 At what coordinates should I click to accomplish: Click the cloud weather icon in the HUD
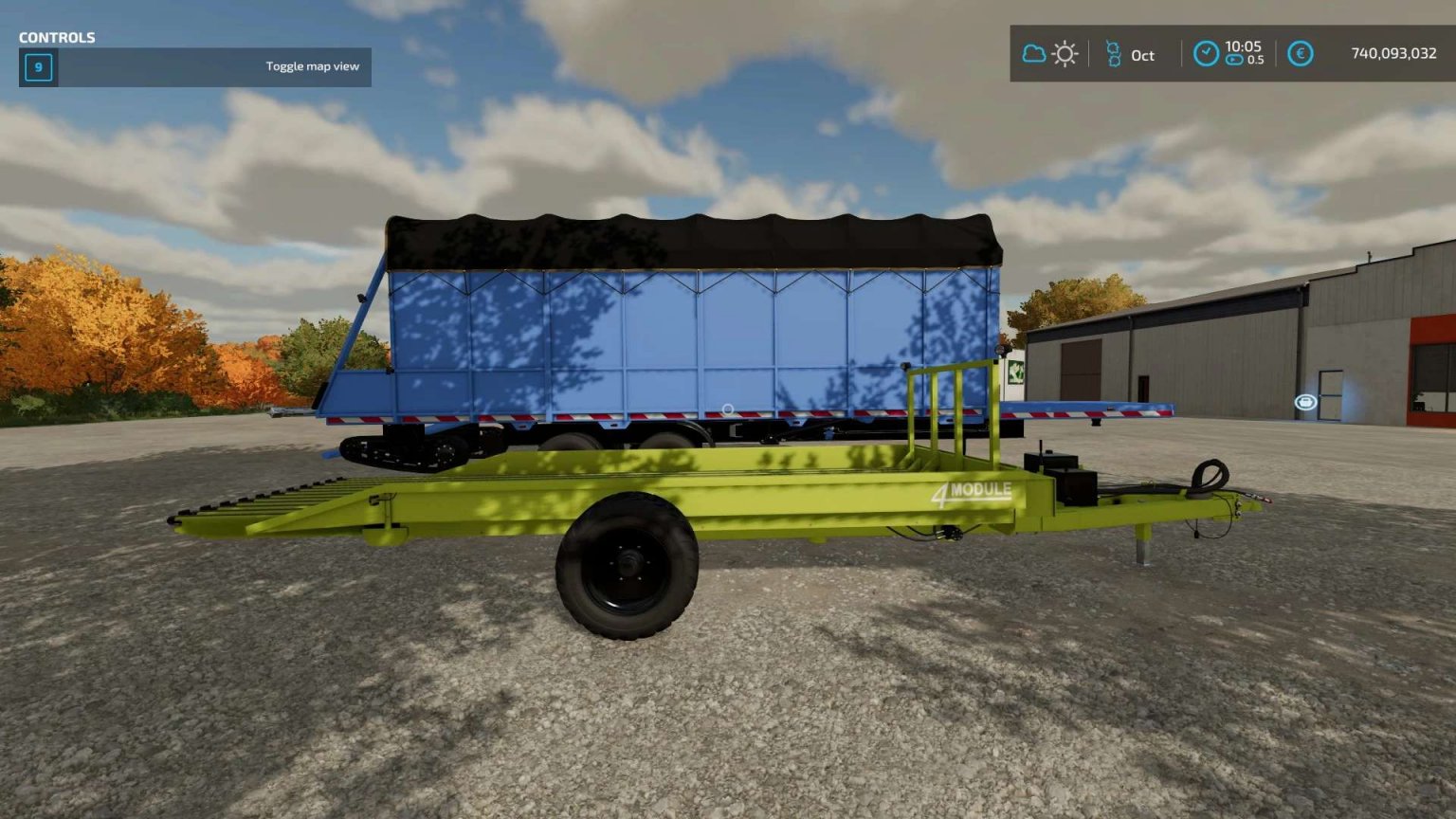(1033, 55)
